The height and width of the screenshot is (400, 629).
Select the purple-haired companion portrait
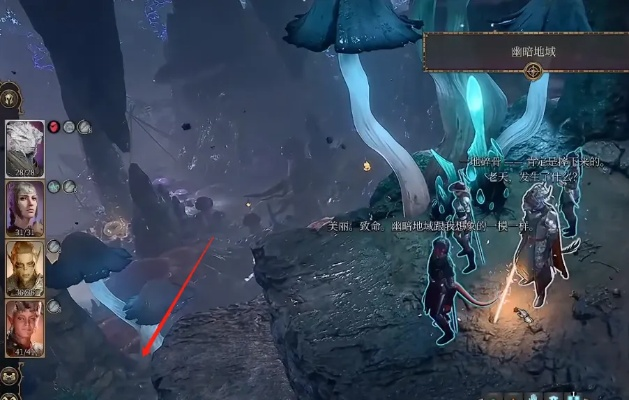(25, 208)
